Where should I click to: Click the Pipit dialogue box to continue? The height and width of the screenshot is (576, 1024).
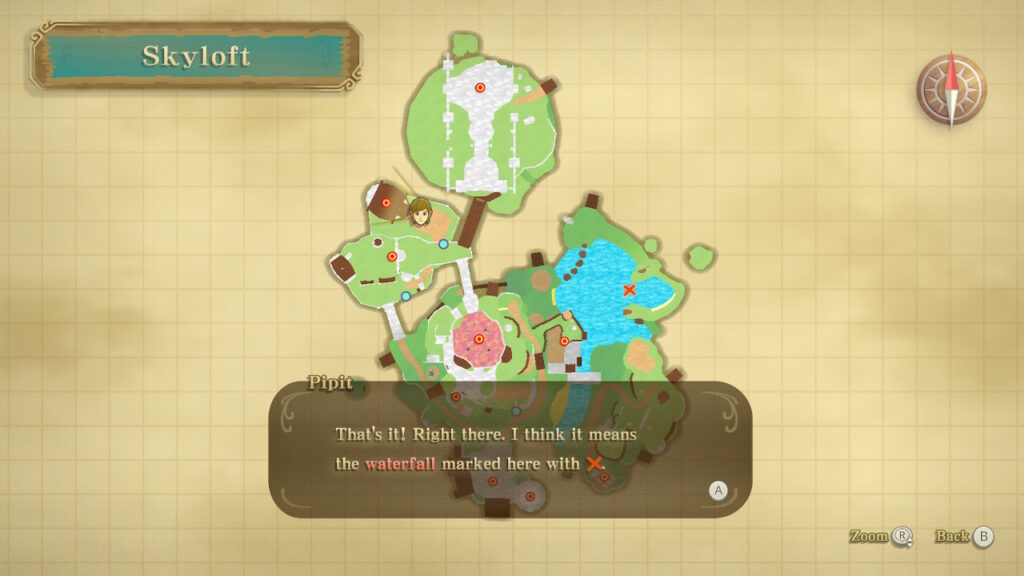coord(510,449)
